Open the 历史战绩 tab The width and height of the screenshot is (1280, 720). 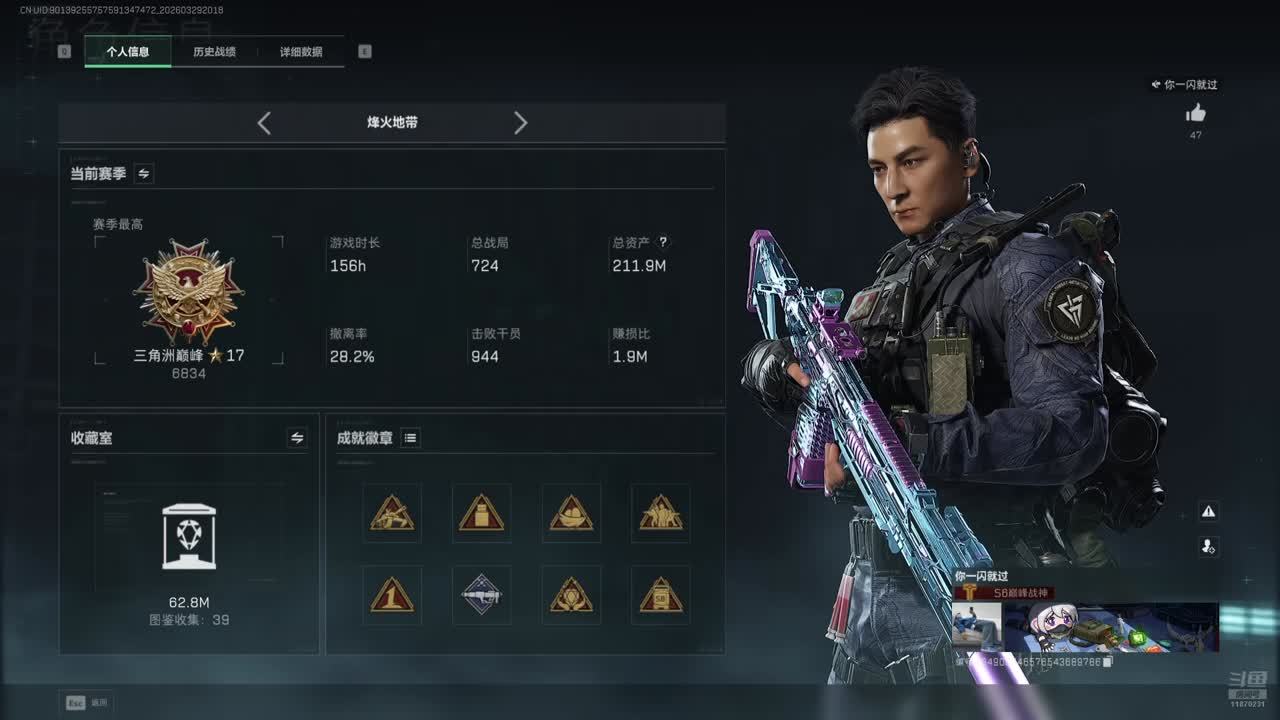(x=214, y=52)
